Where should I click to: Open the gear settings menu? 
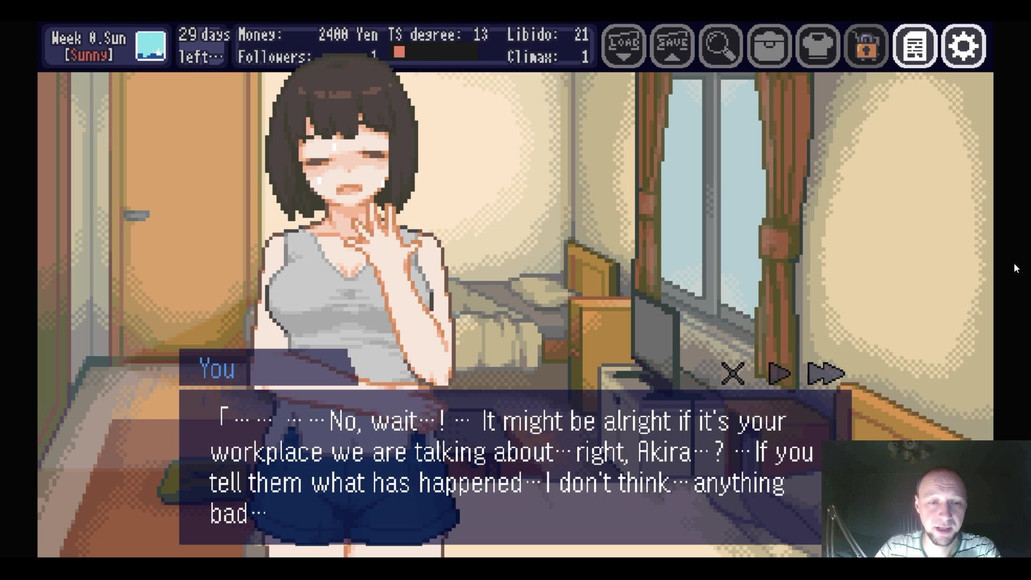[963, 46]
